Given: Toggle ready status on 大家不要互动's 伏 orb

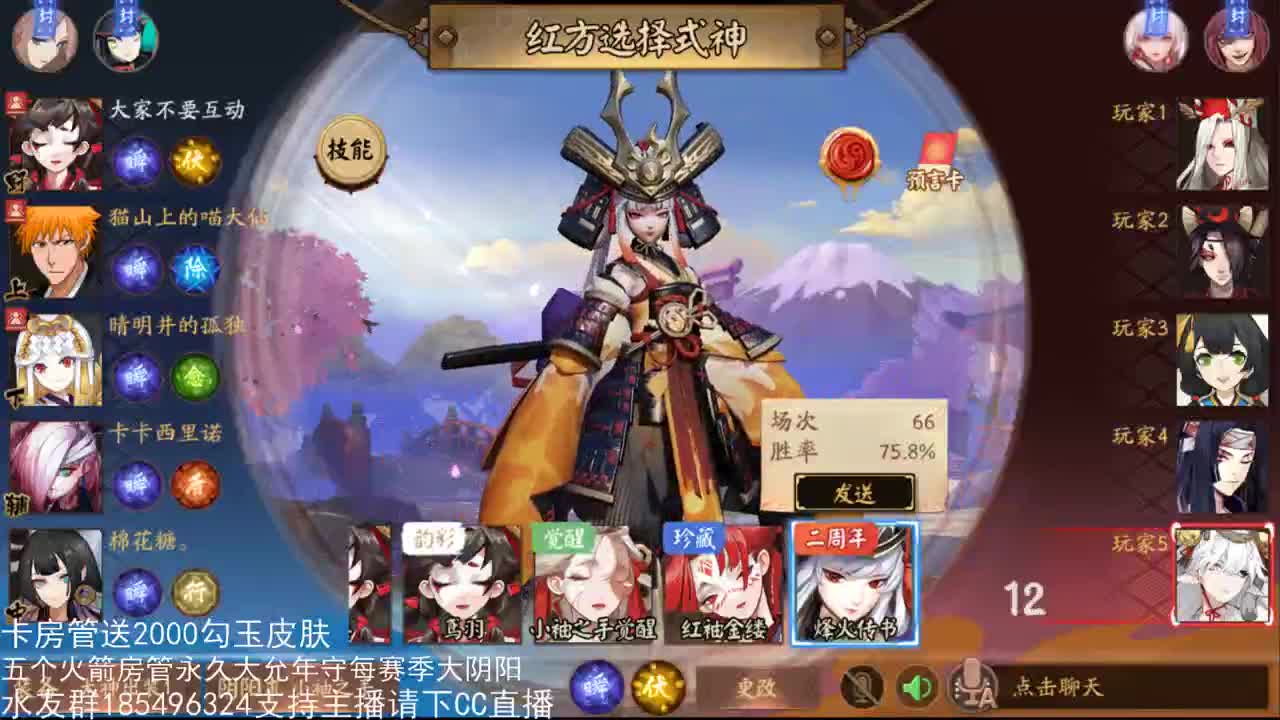Looking at the screenshot, I should [x=196, y=160].
